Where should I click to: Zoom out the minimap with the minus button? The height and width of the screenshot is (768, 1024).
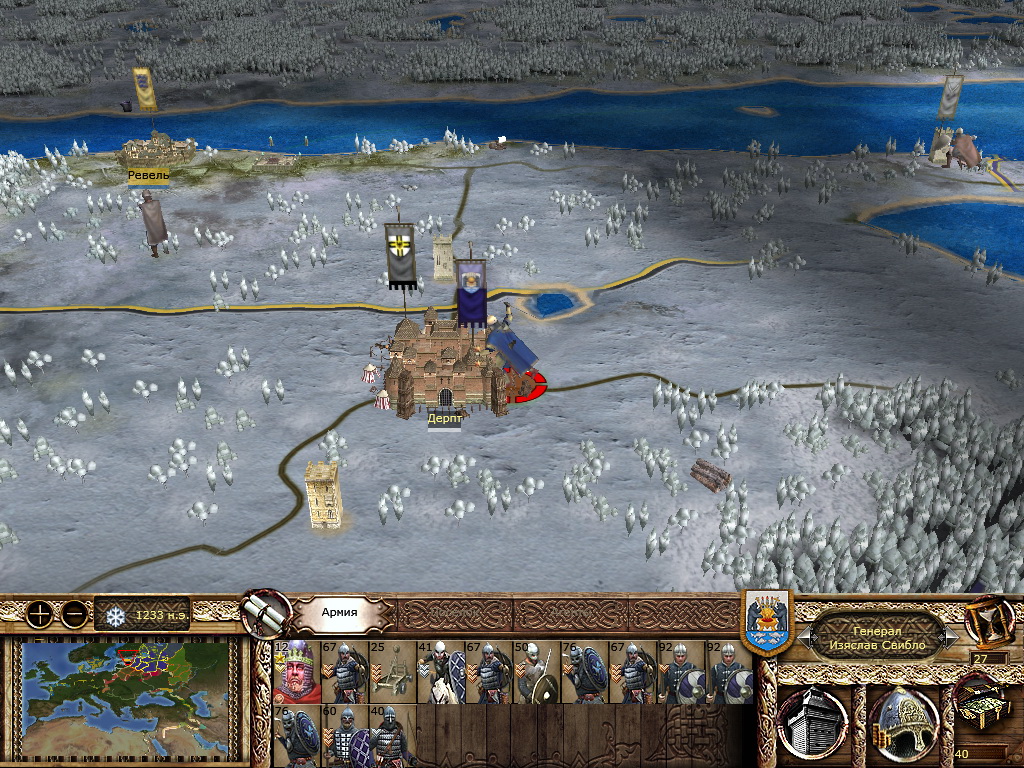pos(73,614)
